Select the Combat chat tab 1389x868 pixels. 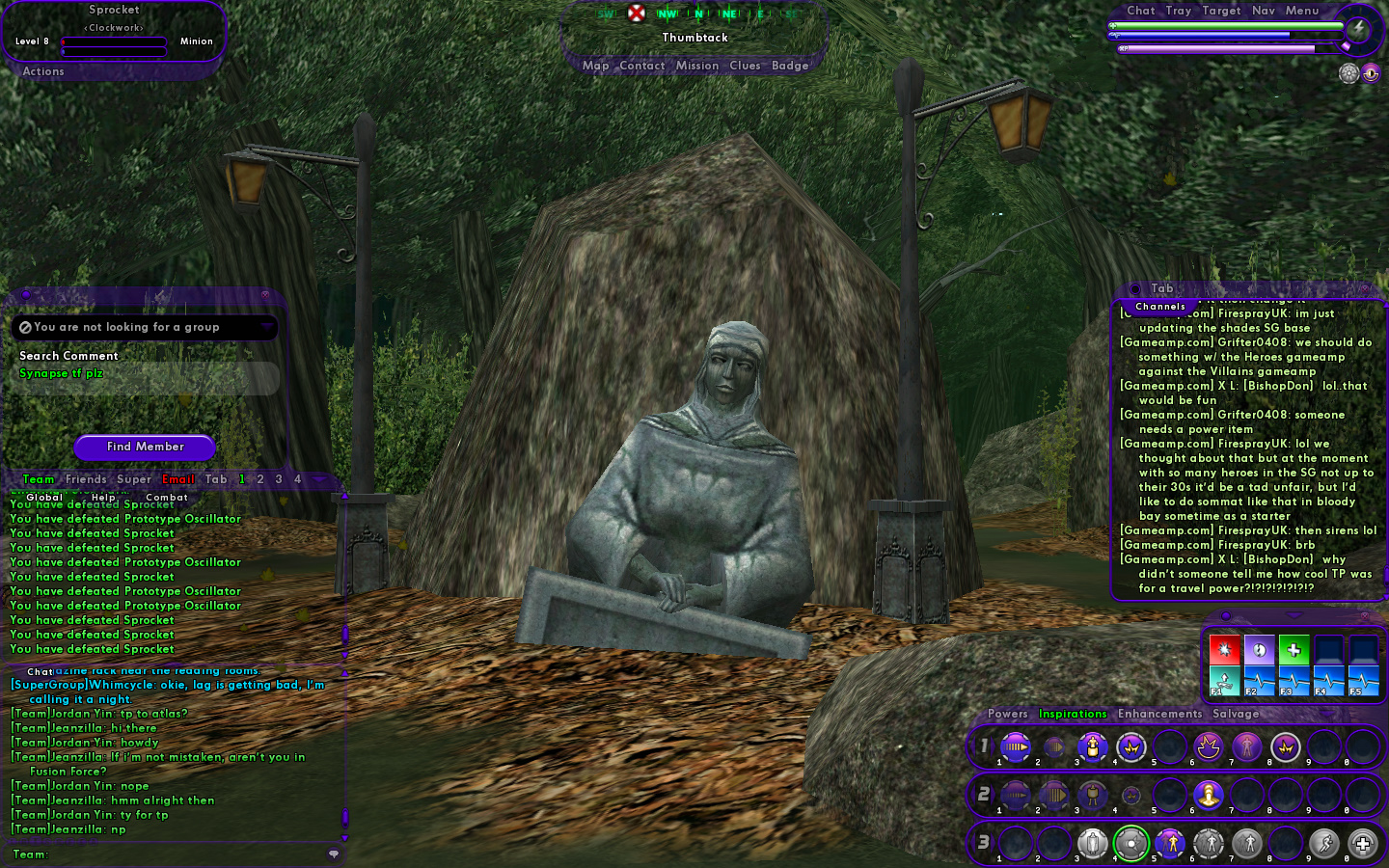(x=166, y=498)
